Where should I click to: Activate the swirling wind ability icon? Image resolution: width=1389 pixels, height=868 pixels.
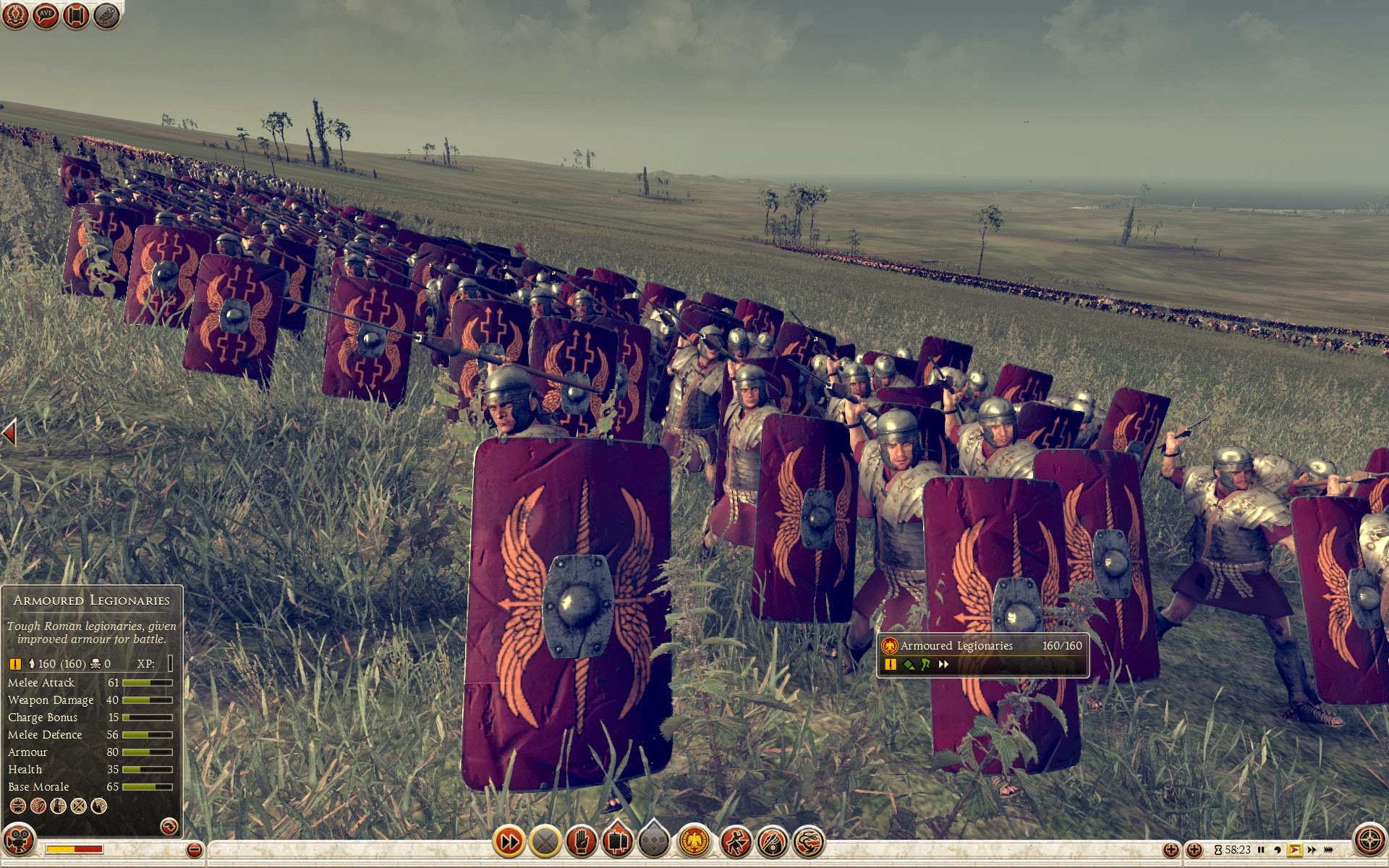809,841
